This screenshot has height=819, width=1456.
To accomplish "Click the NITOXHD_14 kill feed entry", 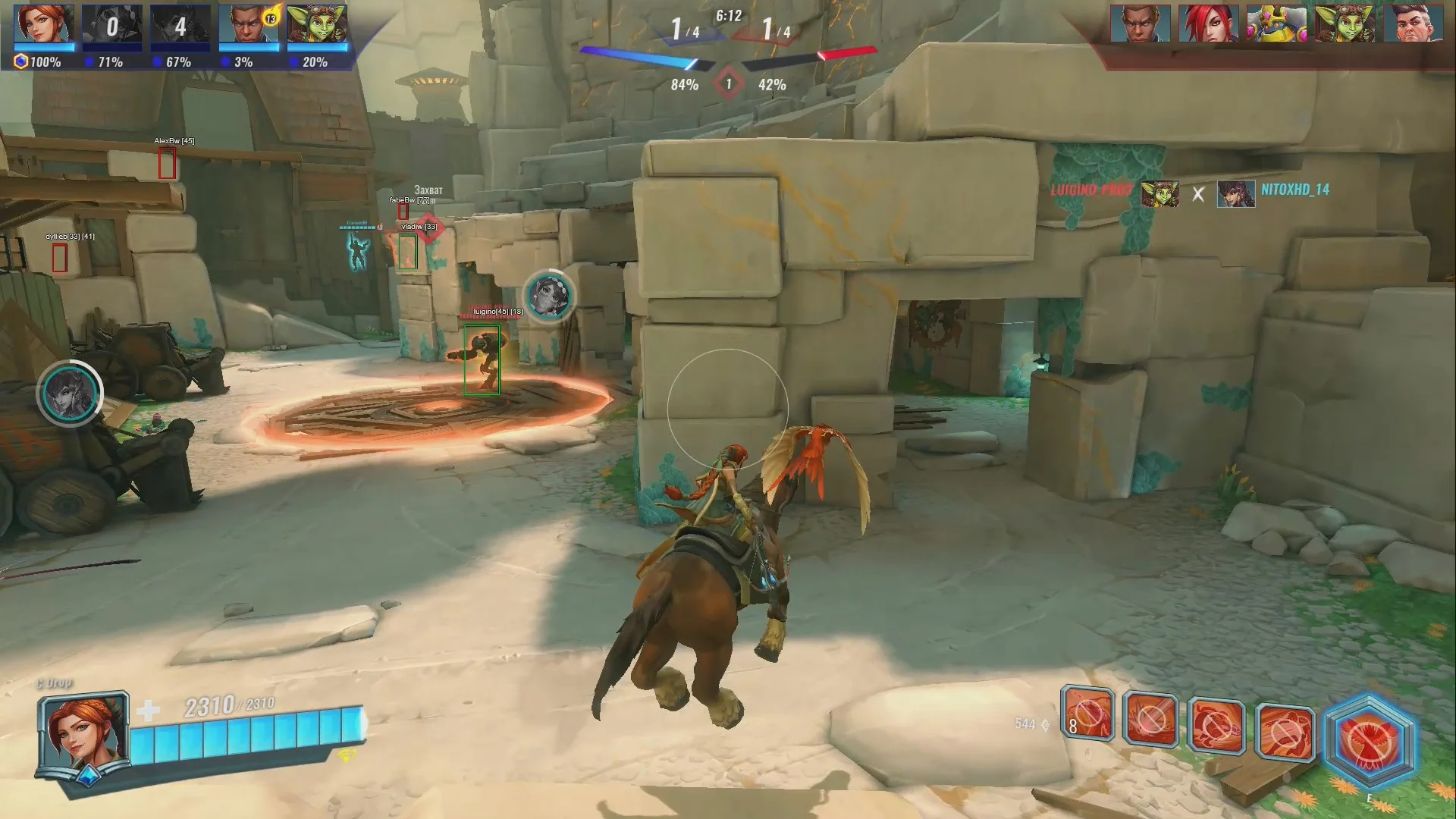I will coord(1294,190).
